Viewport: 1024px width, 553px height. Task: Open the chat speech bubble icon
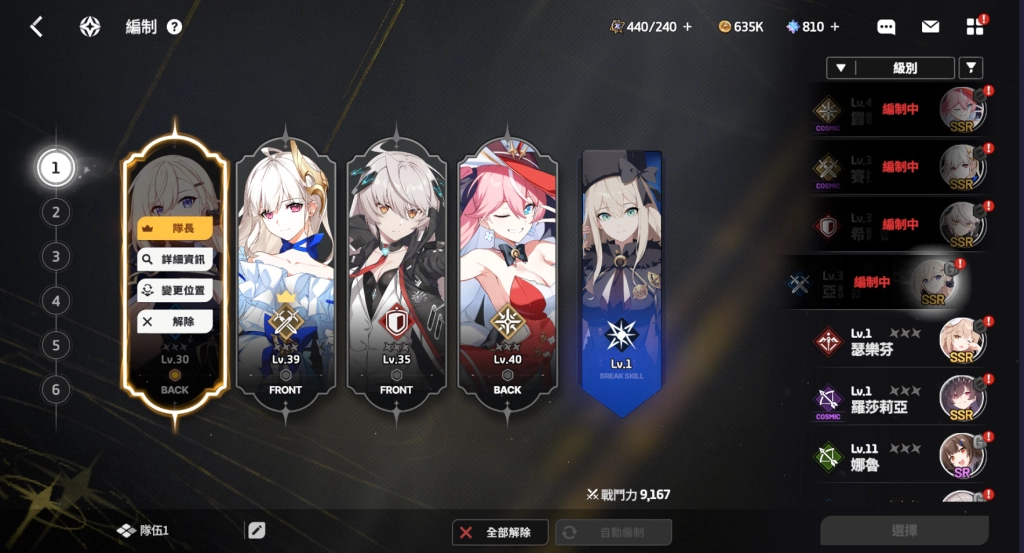(x=886, y=27)
